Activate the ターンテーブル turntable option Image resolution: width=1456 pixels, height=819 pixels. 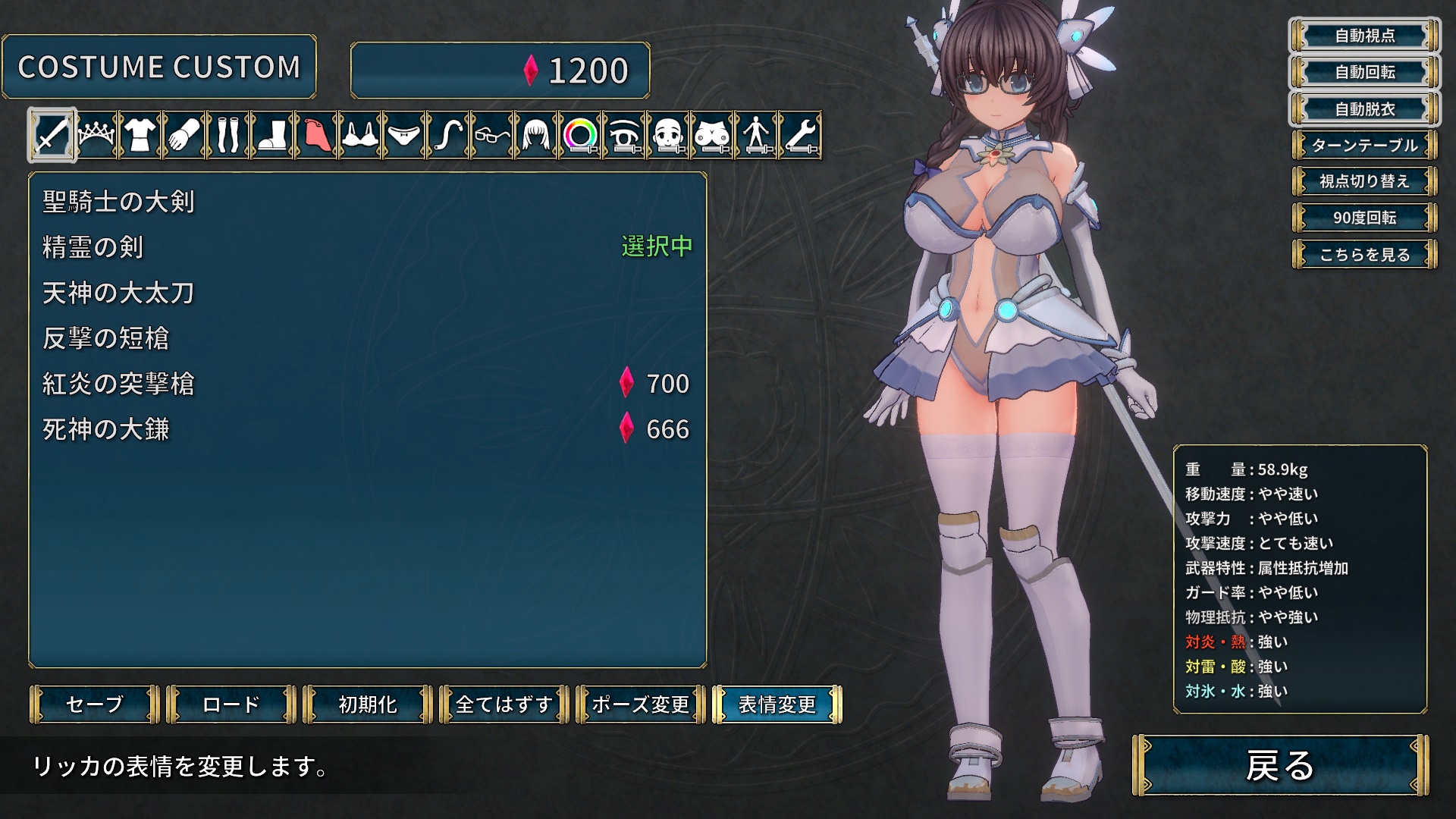click(1364, 145)
